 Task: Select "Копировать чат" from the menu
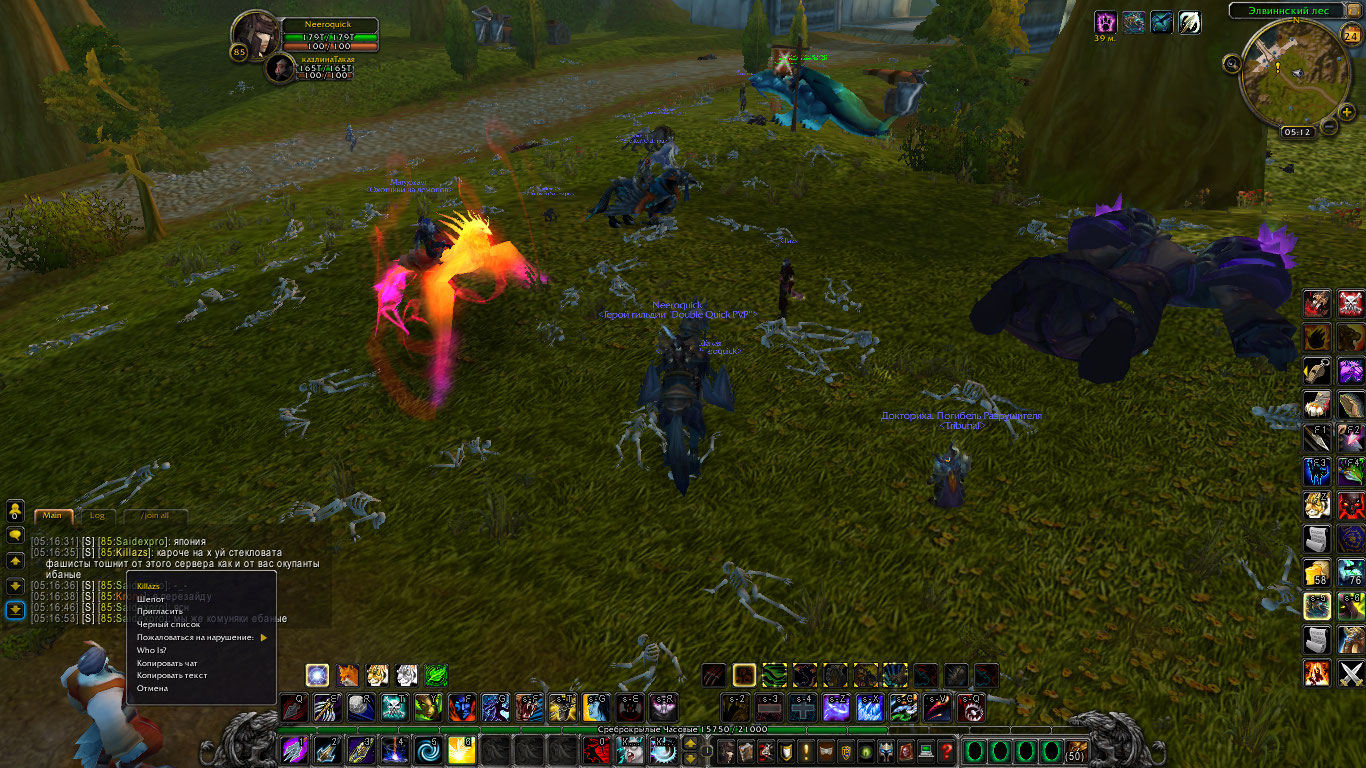167,663
